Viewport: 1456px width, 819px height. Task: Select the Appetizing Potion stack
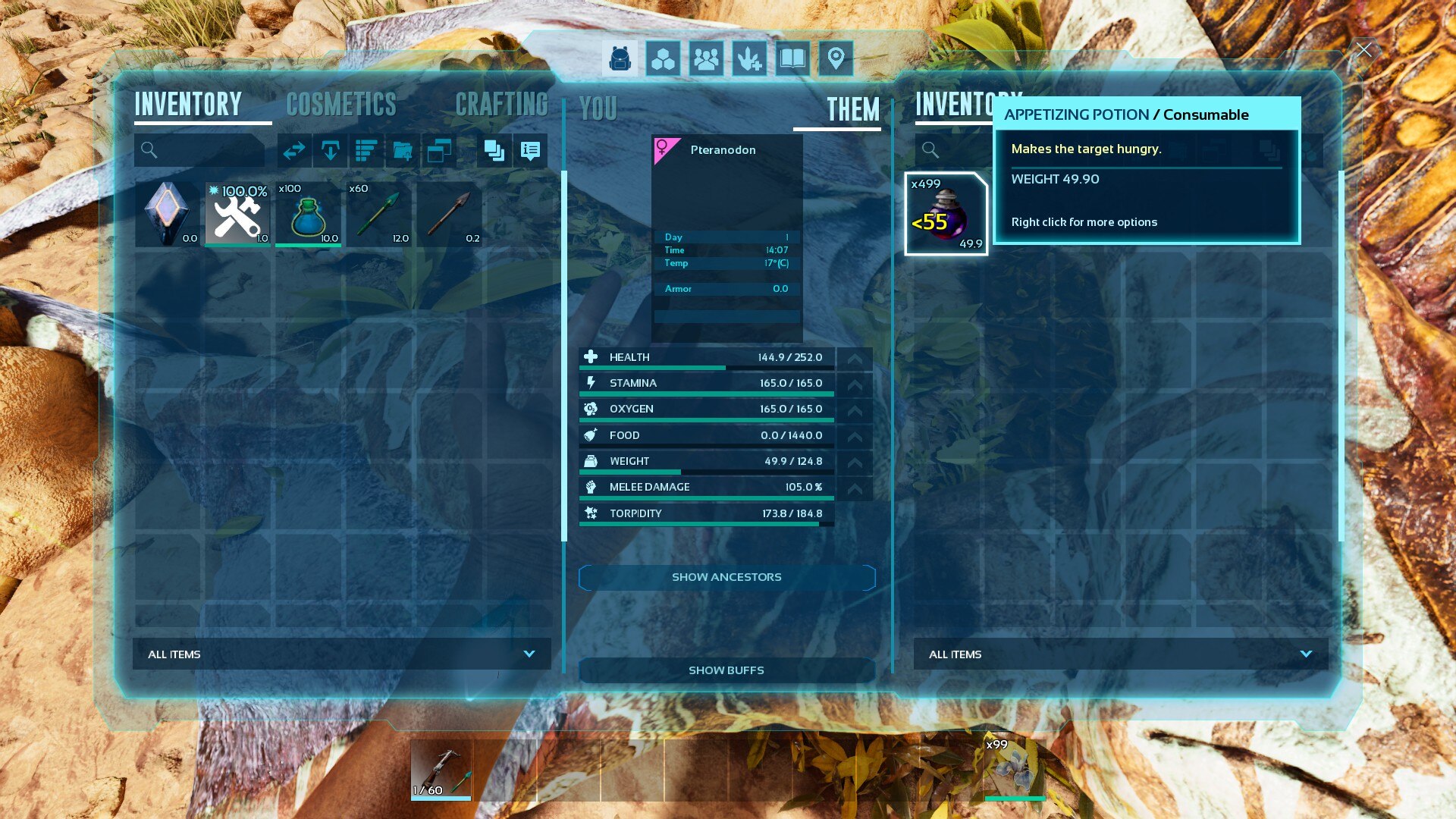point(946,215)
